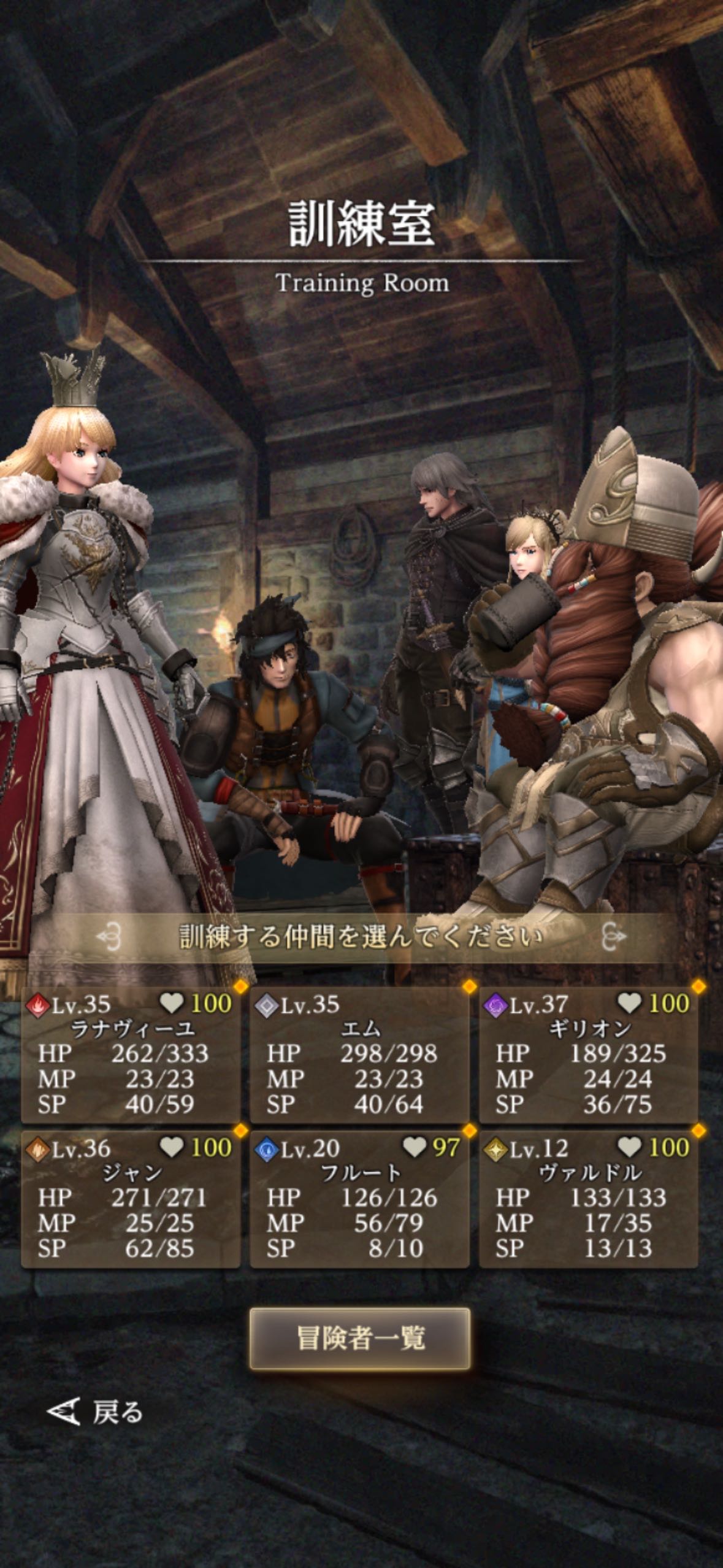The height and width of the screenshot is (1568, 723).
Task: Open the 冒険者一覧 adventurer list
Action: click(x=360, y=1339)
